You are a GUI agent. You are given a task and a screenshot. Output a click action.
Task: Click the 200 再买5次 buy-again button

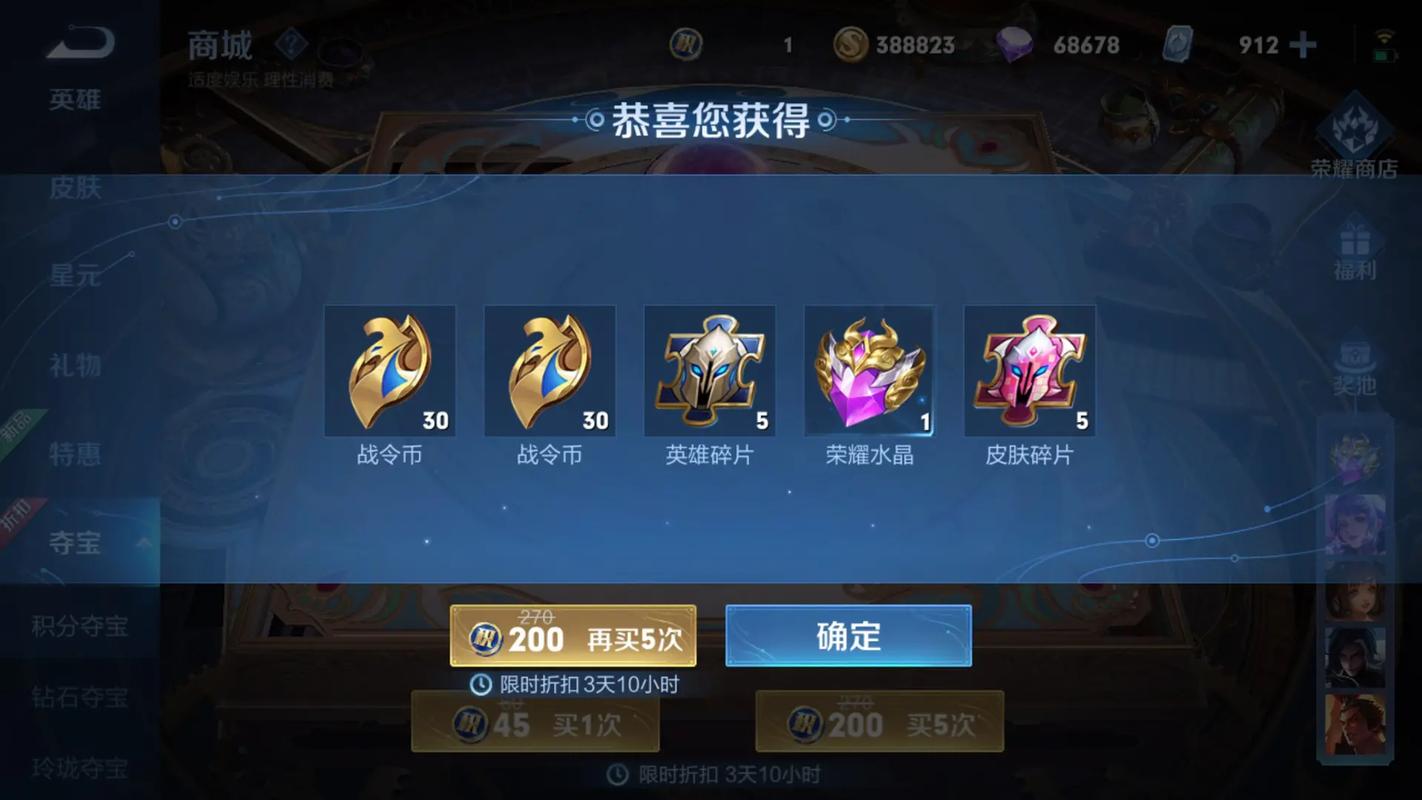(572, 637)
